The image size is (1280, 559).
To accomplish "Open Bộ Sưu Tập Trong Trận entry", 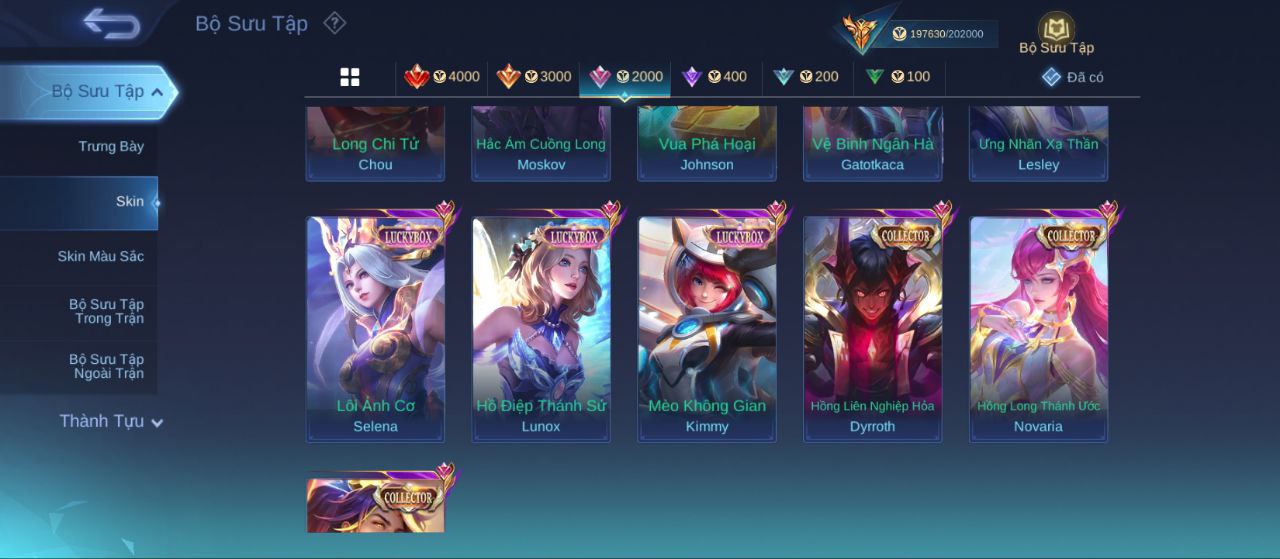I will click(106, 312).
